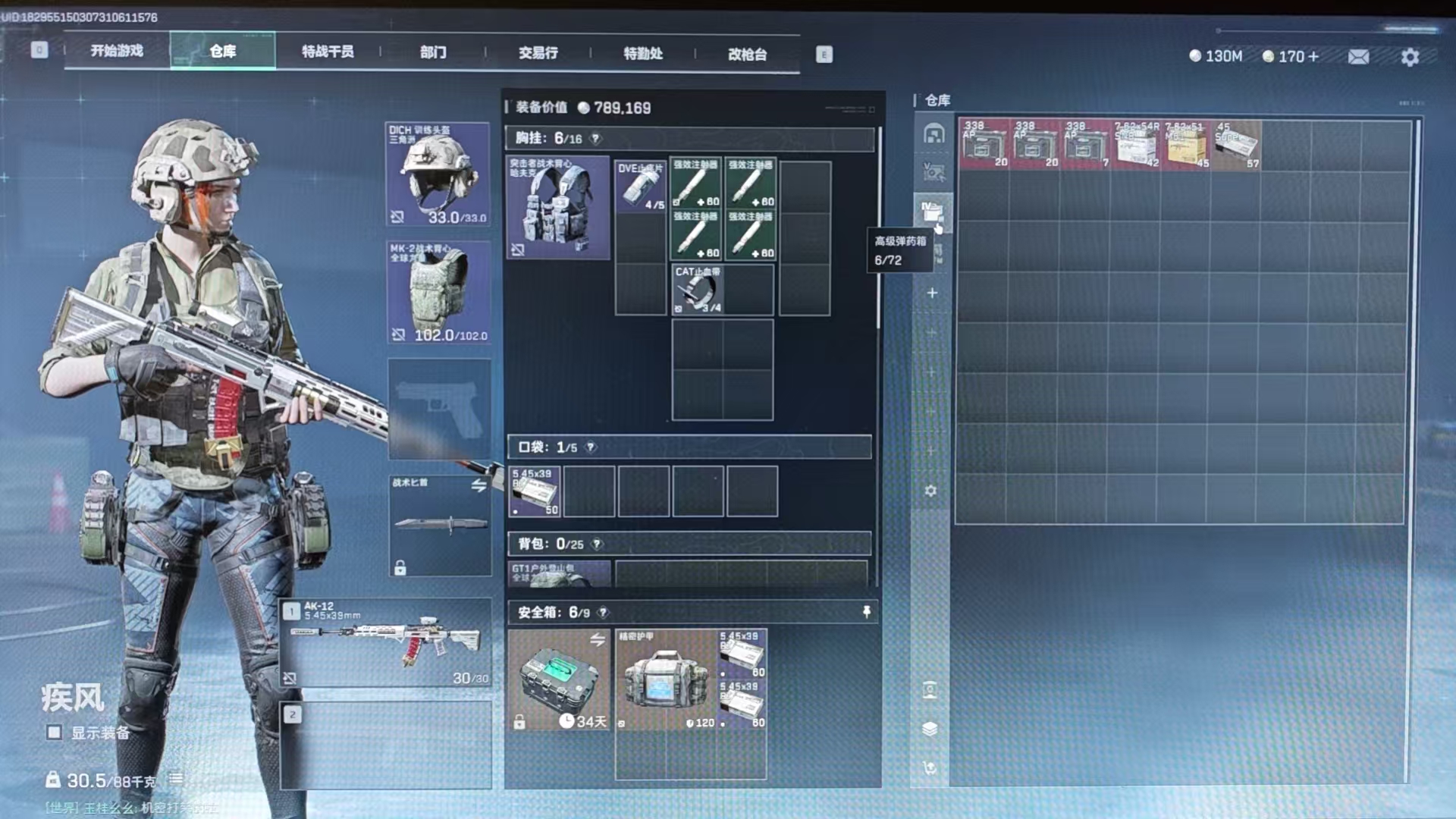This screenshot has width=1456, height=819.
Task: Open settings with the gear icon
Action: coord(1410,57)
